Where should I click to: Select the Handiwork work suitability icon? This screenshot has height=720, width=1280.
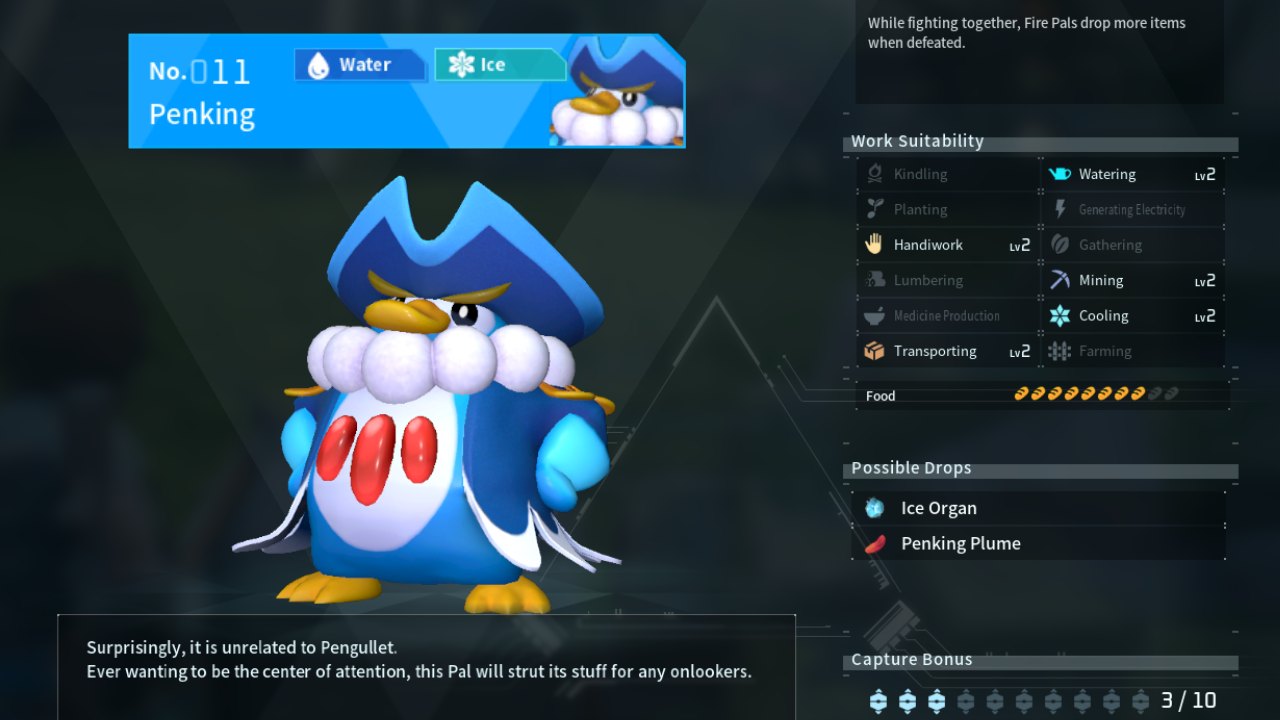(872, 244)
